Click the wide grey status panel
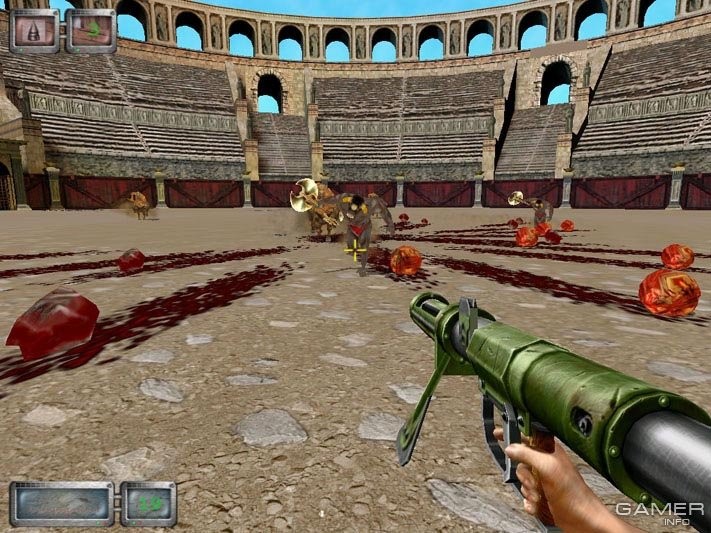711x533 pixels. pyautogui.click(x=62, y=503)
